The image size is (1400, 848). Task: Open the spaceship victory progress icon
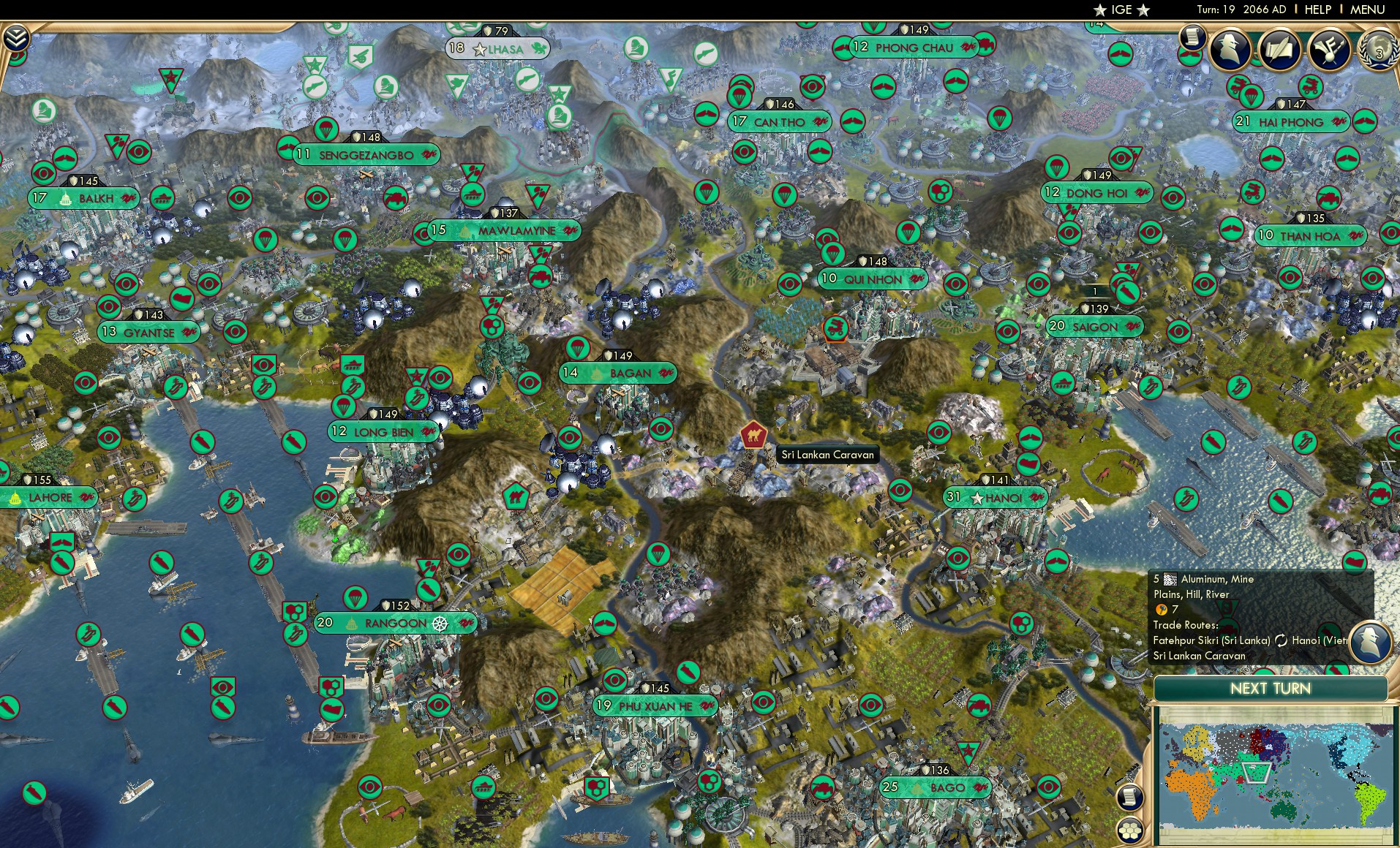click(1328, 50)
